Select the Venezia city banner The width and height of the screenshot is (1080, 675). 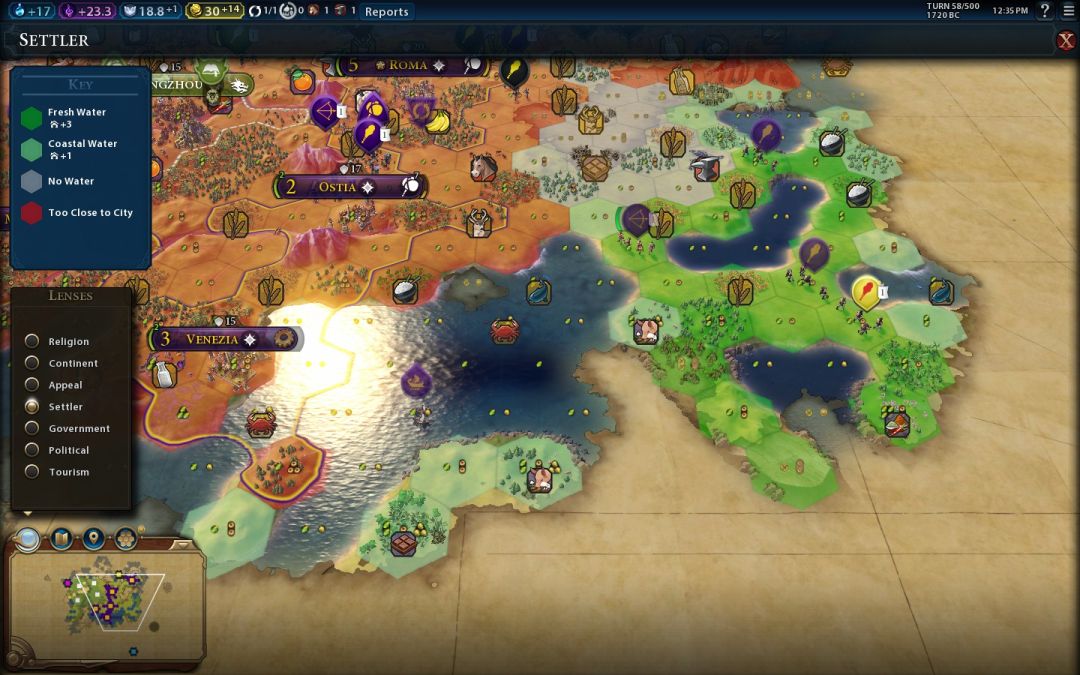(x=212, y=339)
